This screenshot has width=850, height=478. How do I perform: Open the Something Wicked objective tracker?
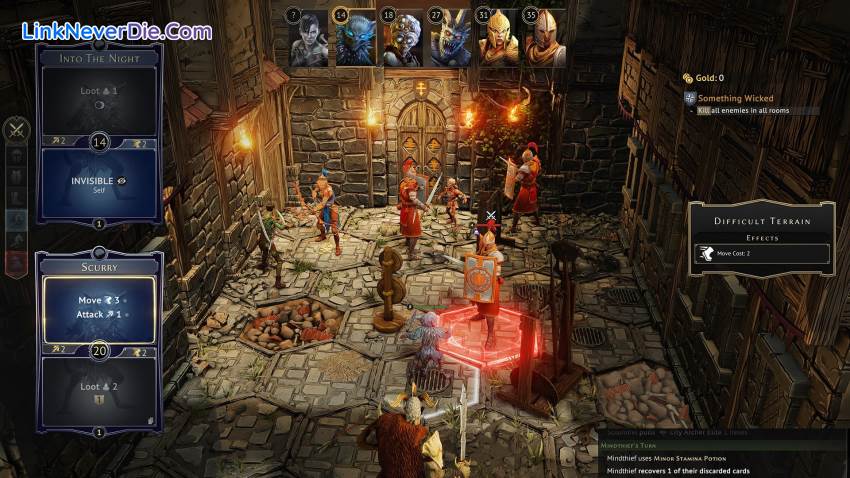click(735, 99)
